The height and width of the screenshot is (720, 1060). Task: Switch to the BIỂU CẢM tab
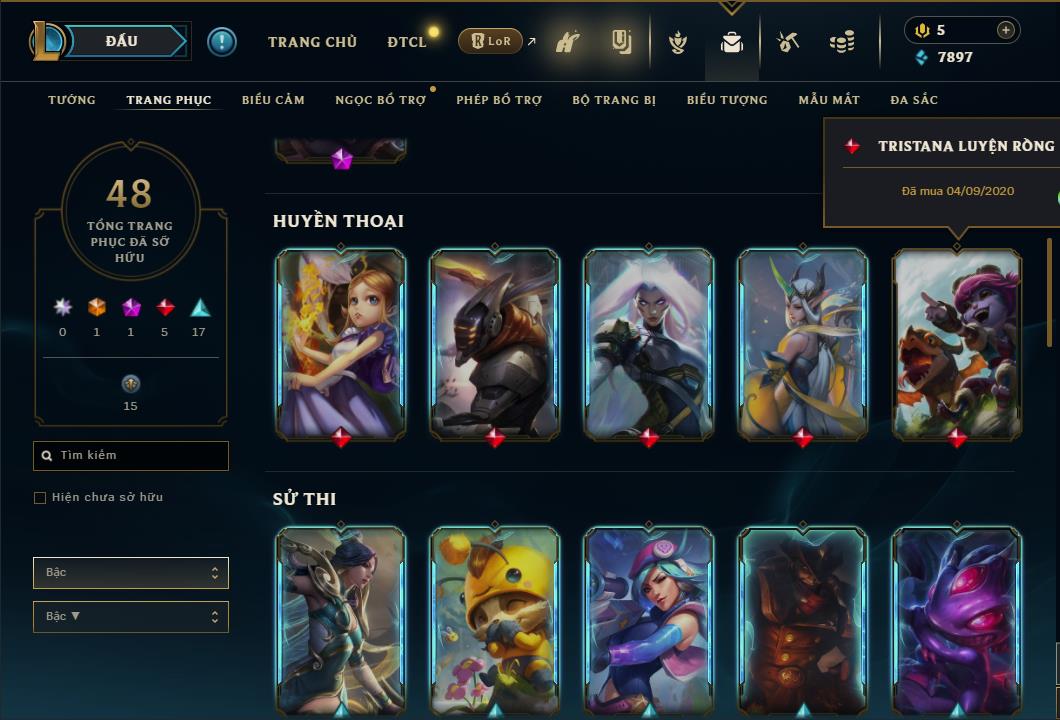[273, 100]
